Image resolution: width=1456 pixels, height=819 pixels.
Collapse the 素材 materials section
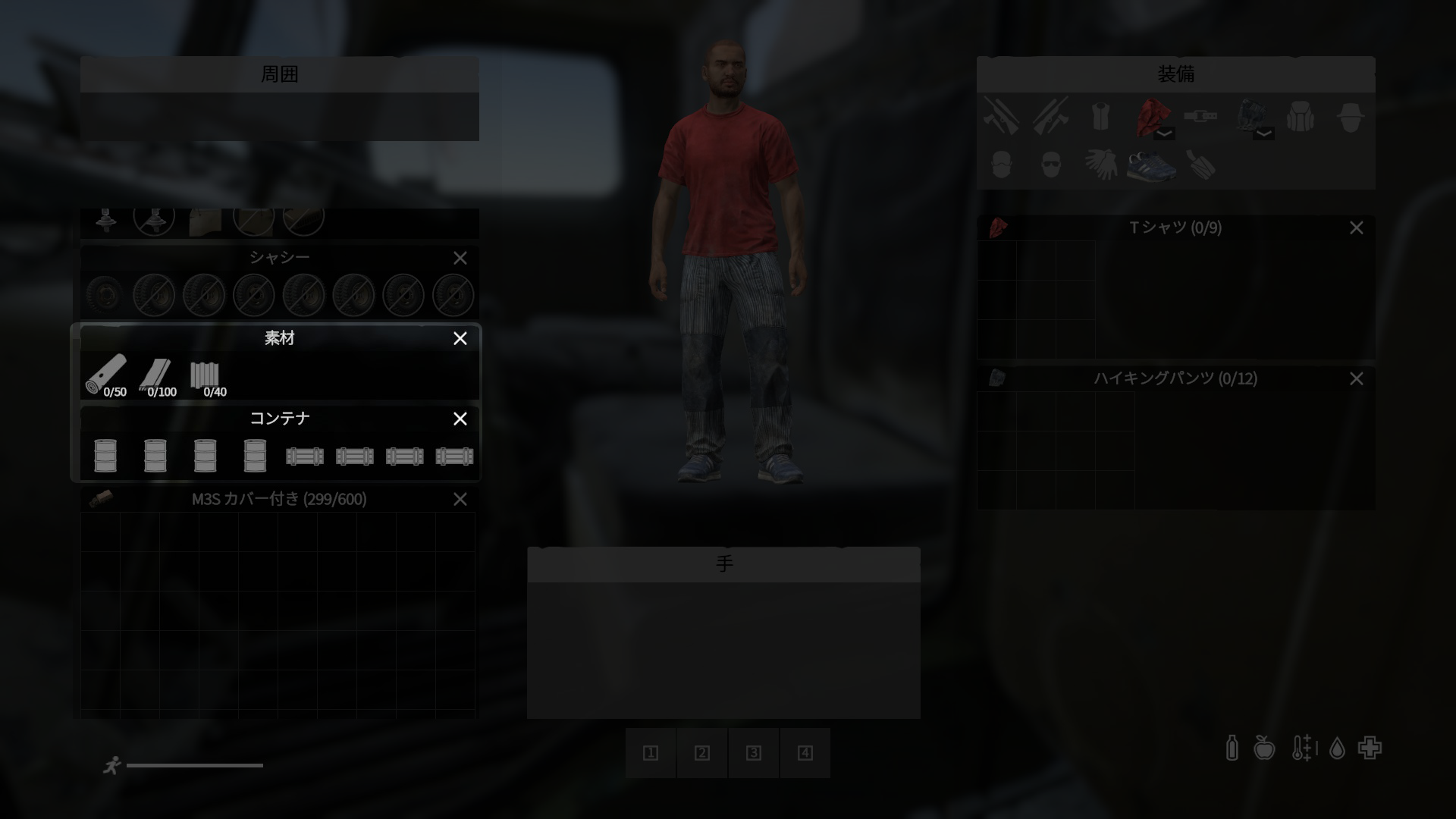[x=460, y=339]
